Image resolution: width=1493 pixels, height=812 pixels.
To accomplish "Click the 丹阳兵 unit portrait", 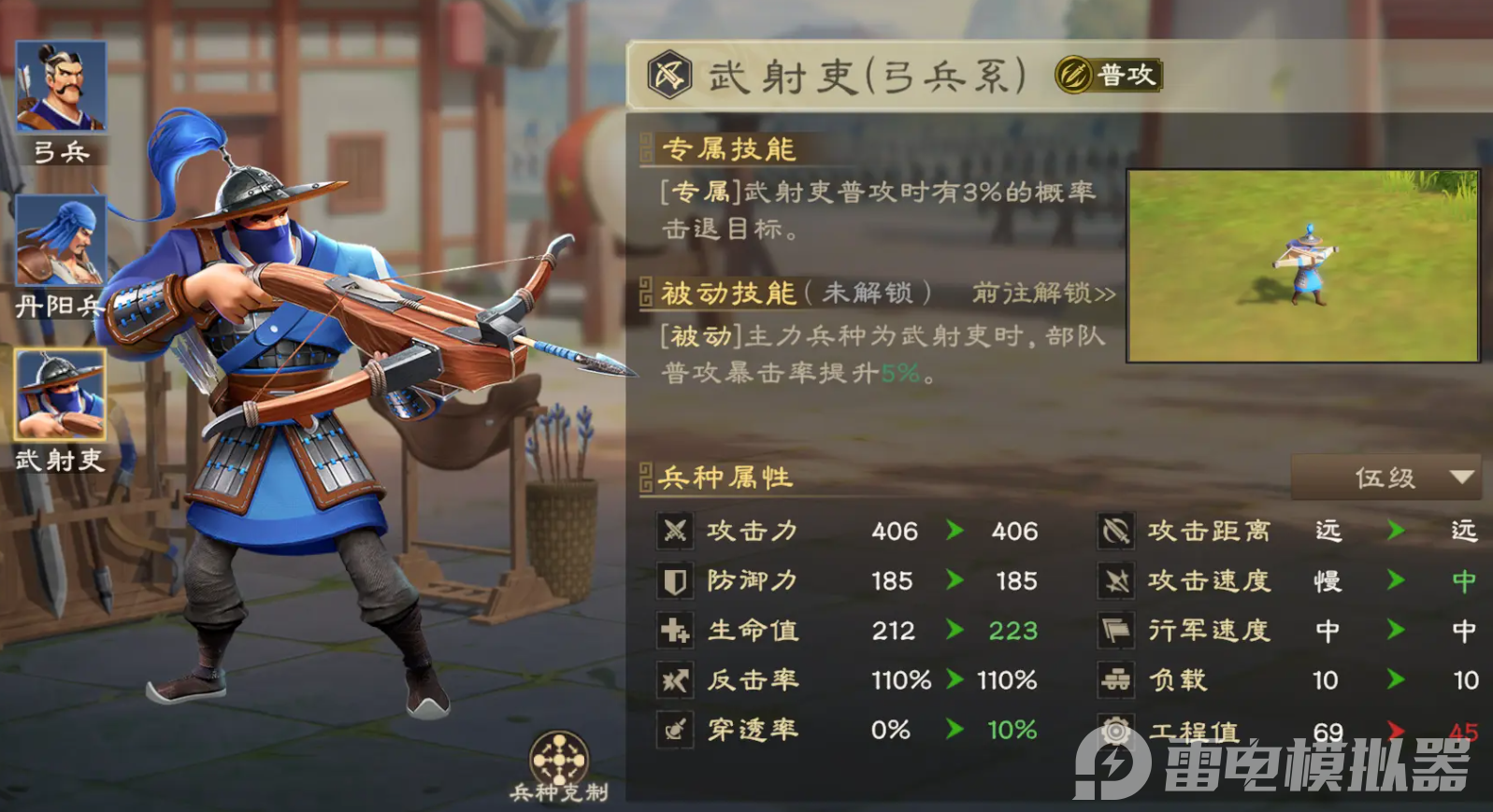I will click(59, 241).
